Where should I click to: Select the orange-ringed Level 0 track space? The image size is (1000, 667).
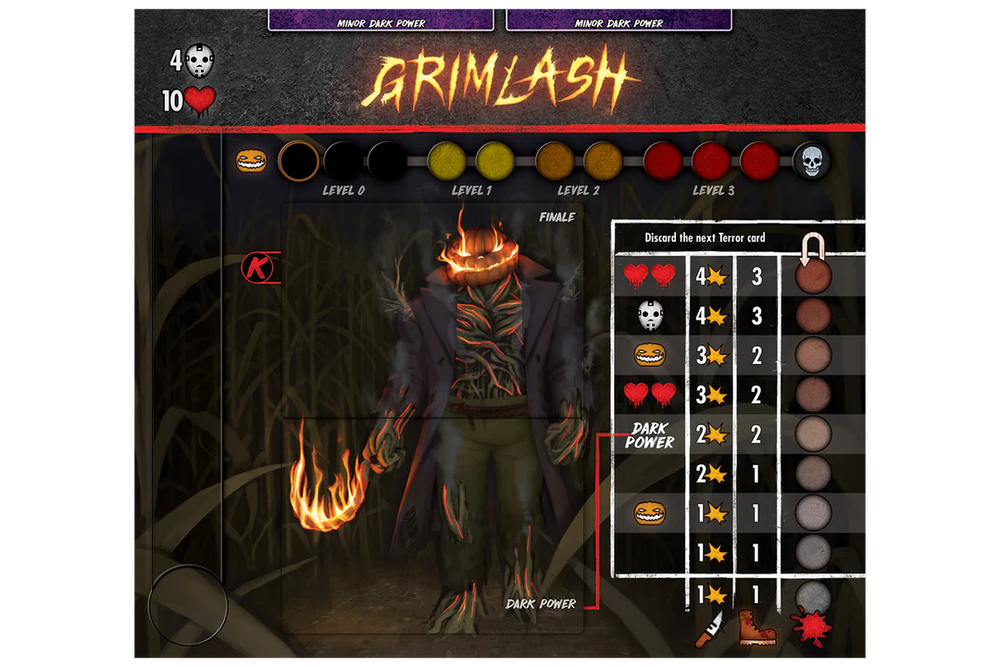click(x=297, y=161)
